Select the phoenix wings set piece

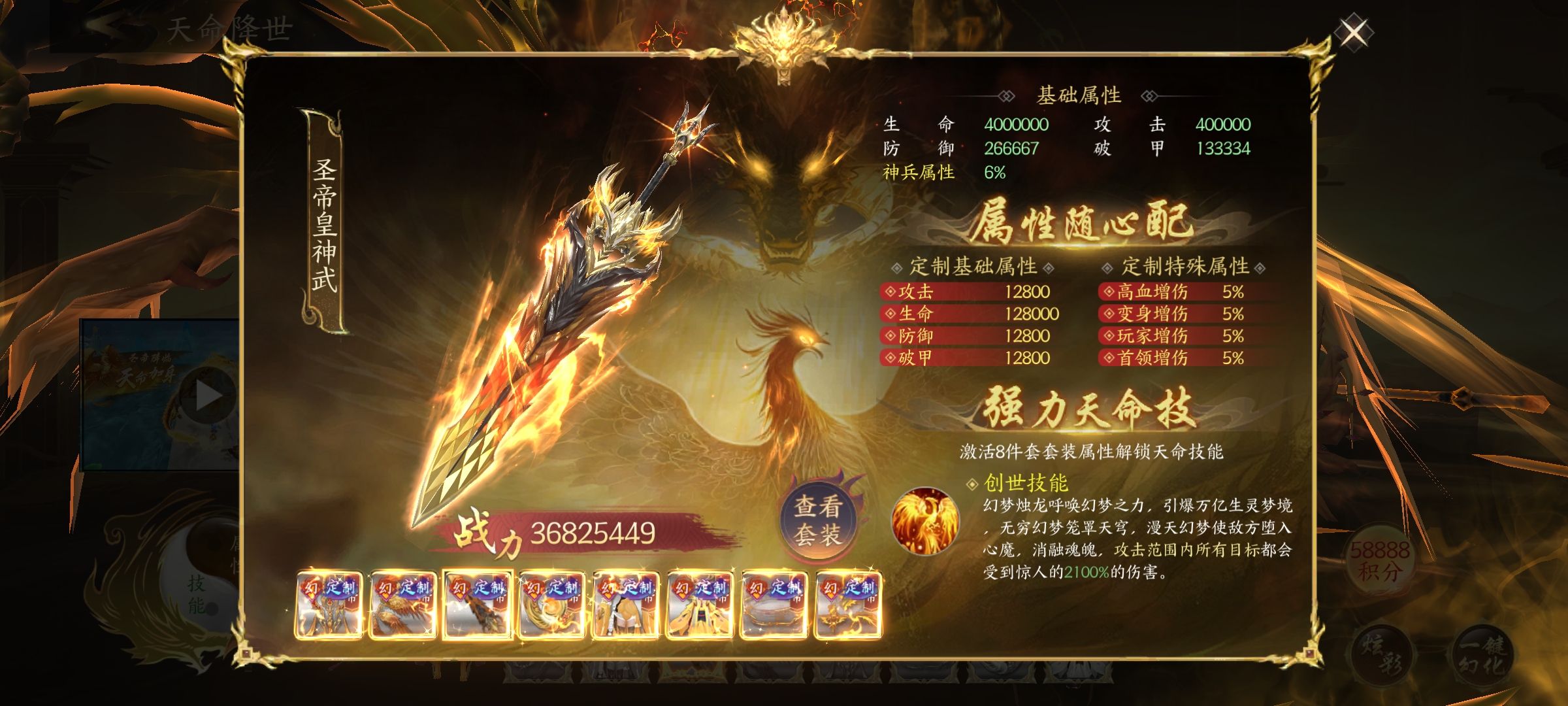[402, 605]
